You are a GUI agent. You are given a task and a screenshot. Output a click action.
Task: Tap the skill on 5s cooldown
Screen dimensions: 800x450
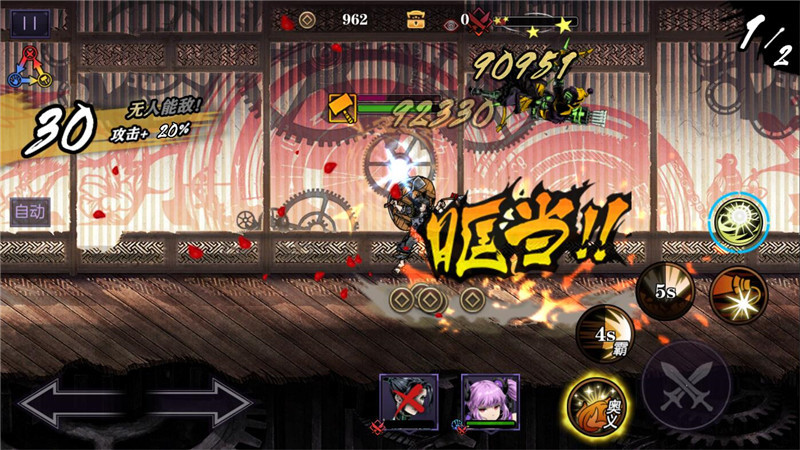coord(666,294)
